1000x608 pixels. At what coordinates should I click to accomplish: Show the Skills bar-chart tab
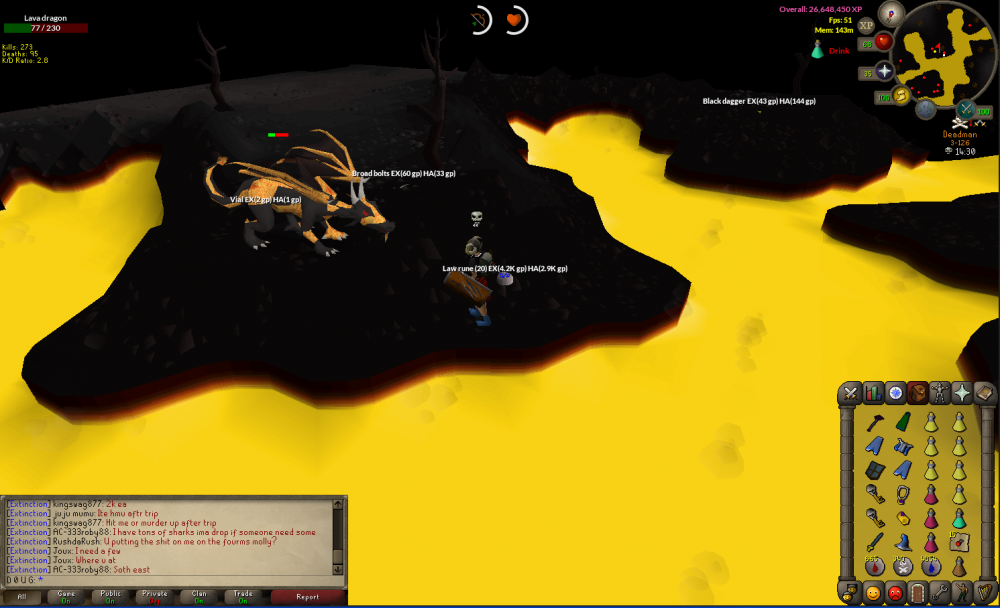[873, 392]
